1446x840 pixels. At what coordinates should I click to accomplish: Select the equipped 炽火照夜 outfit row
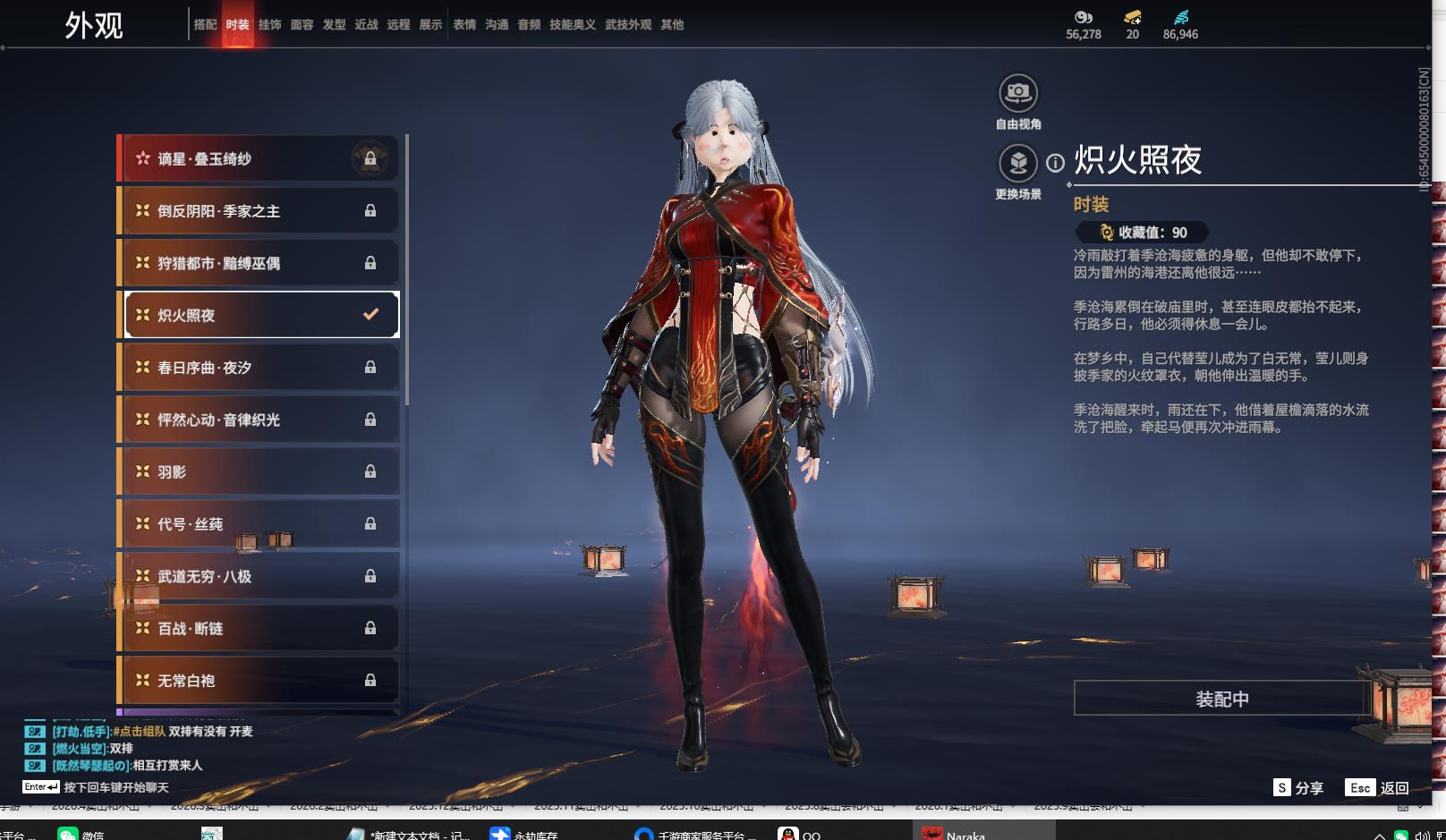259,315
